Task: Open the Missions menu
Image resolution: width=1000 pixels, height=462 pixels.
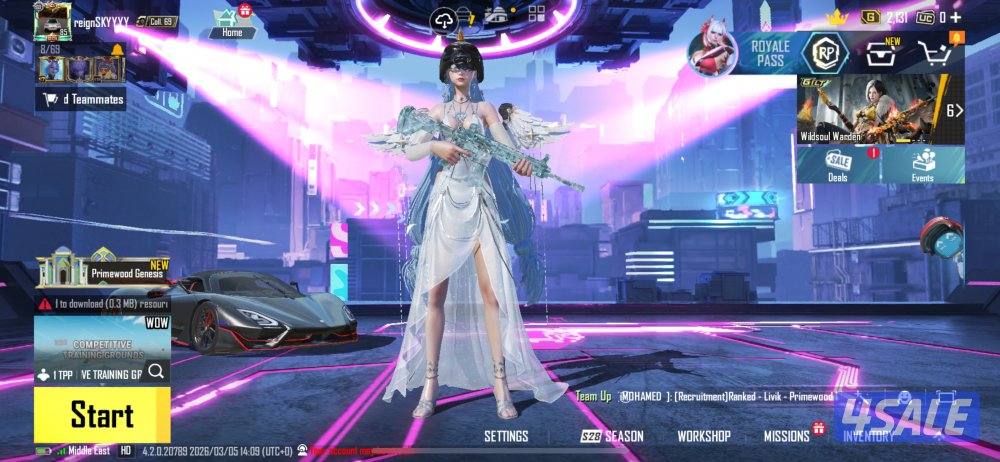Action: [x=787, y=436]
